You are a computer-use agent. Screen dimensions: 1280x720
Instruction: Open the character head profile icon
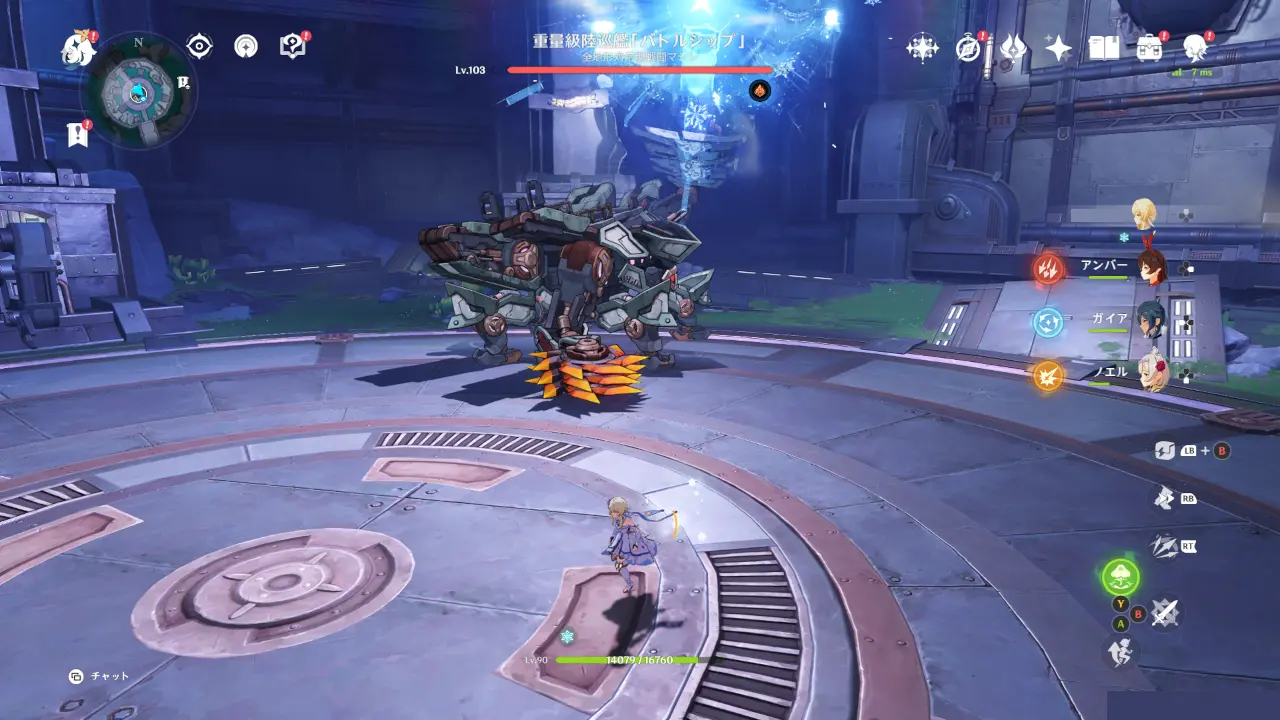(x=1195, y=47)
